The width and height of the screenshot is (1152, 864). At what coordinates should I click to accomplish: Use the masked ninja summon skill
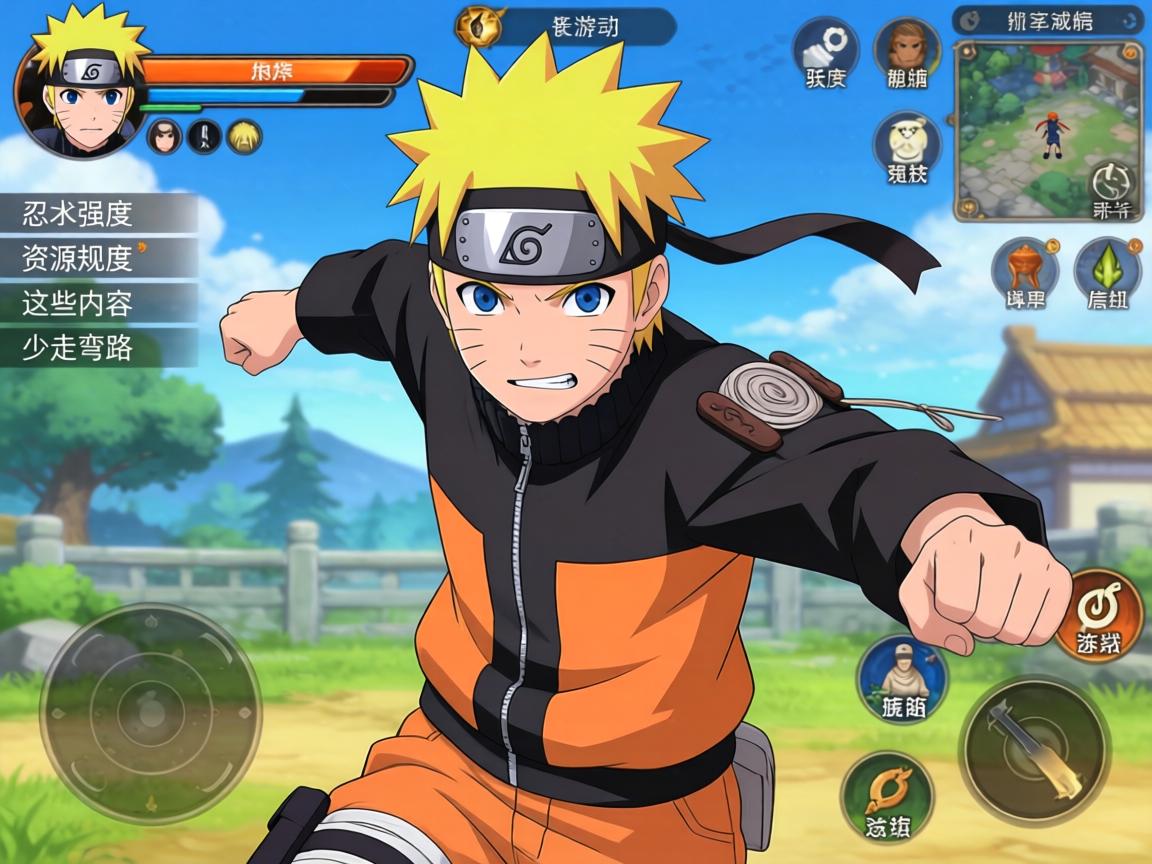coord(904,682)
